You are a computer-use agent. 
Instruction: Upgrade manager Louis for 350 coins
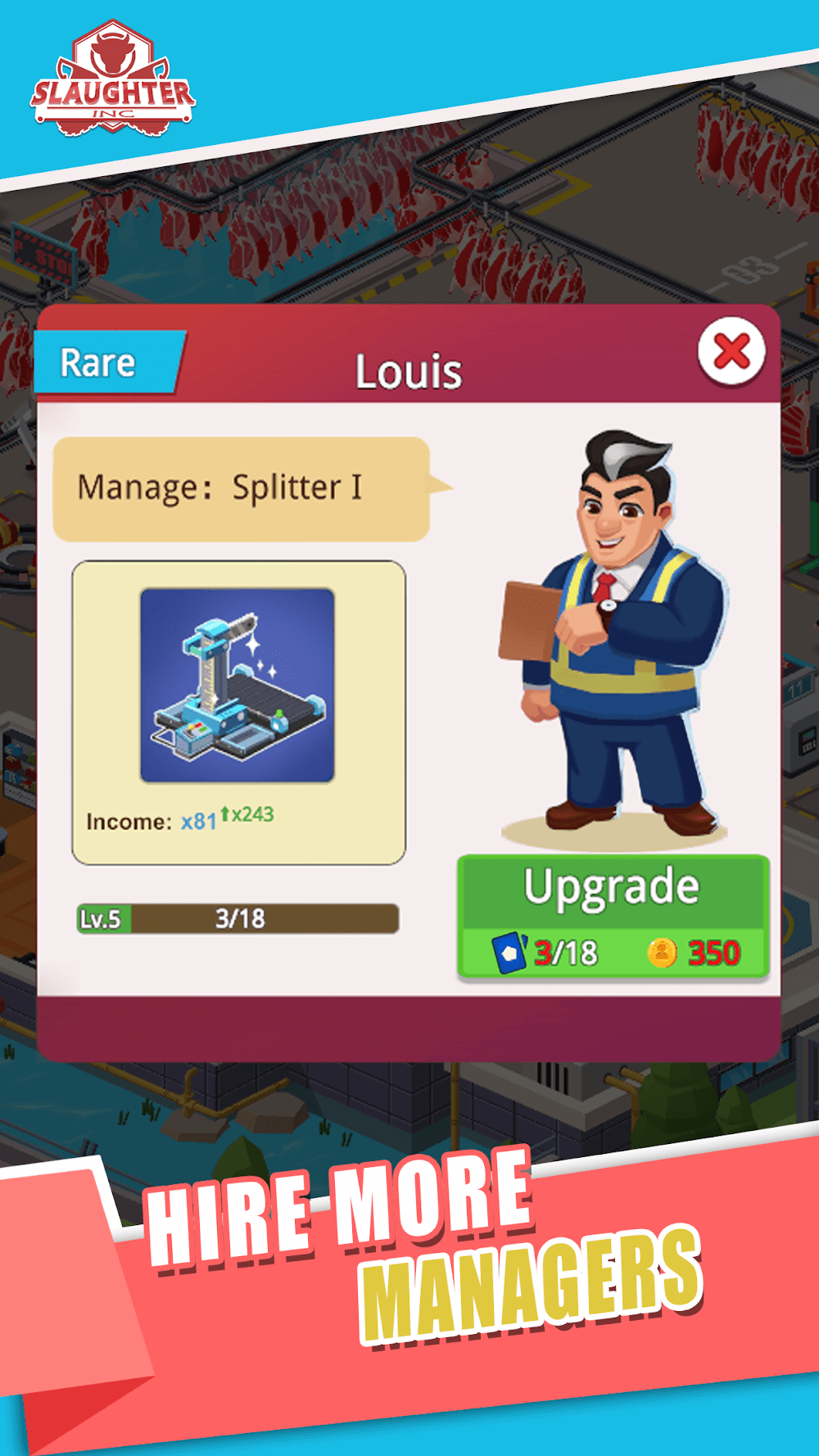click(613, 916)
